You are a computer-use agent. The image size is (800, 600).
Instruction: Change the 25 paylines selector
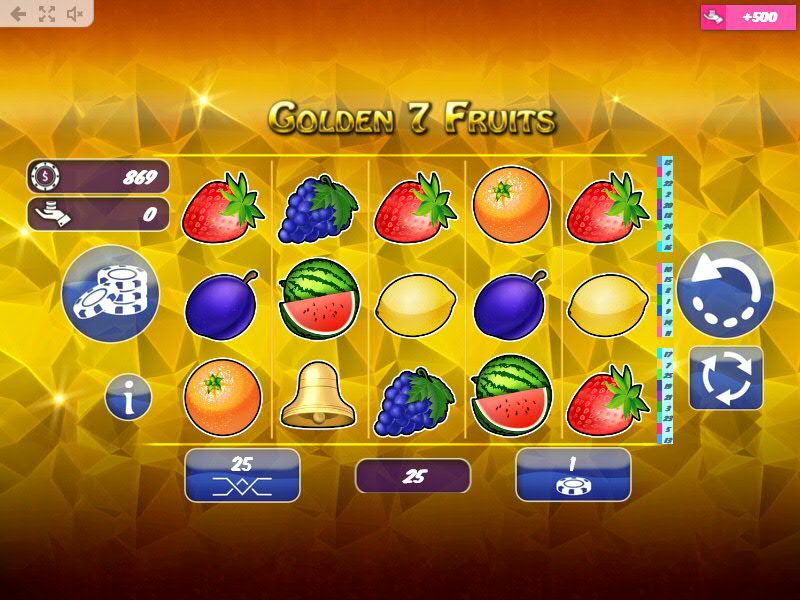242,475
